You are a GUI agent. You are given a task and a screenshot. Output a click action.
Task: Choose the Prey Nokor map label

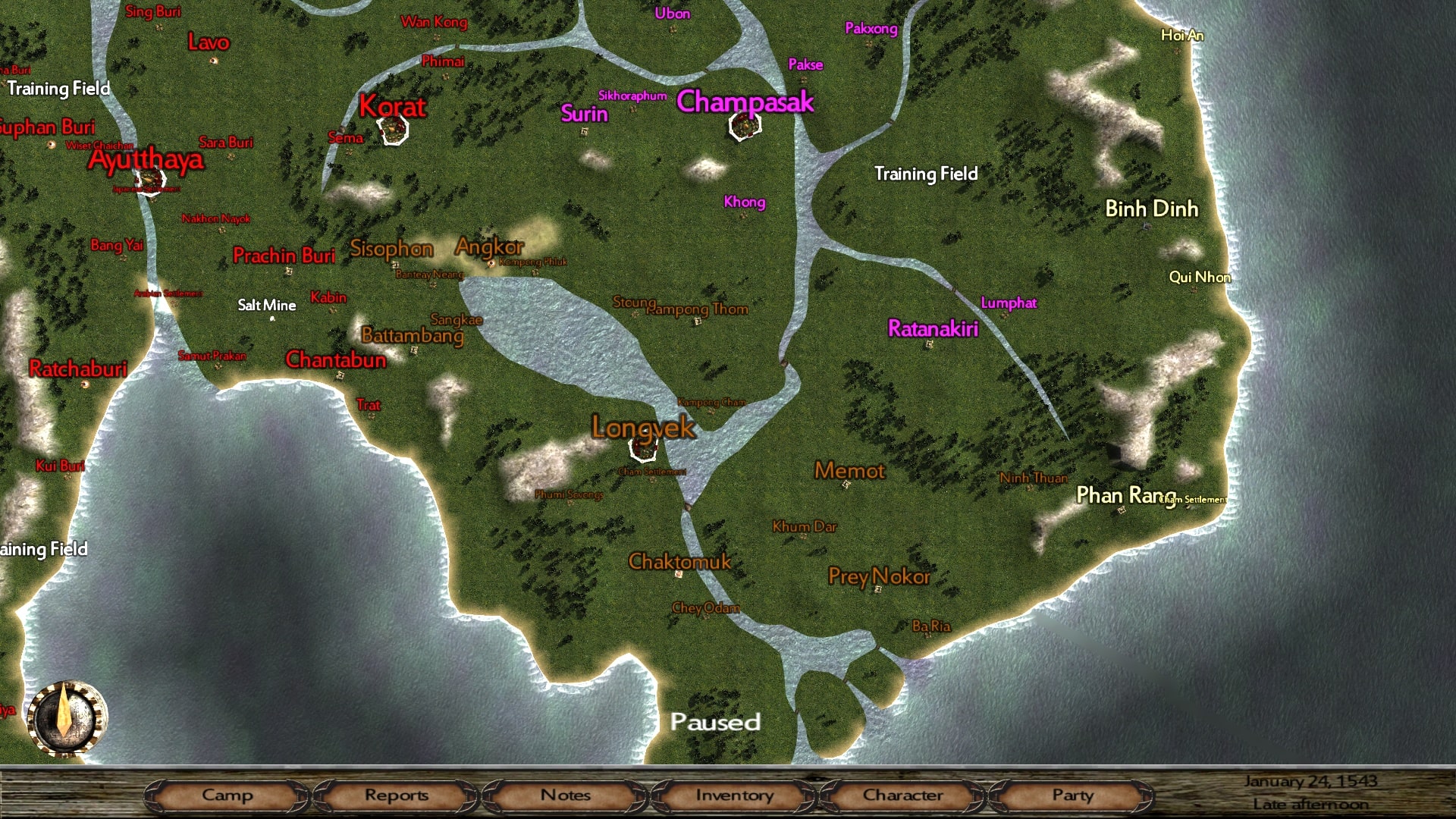(x=879, y=576)
